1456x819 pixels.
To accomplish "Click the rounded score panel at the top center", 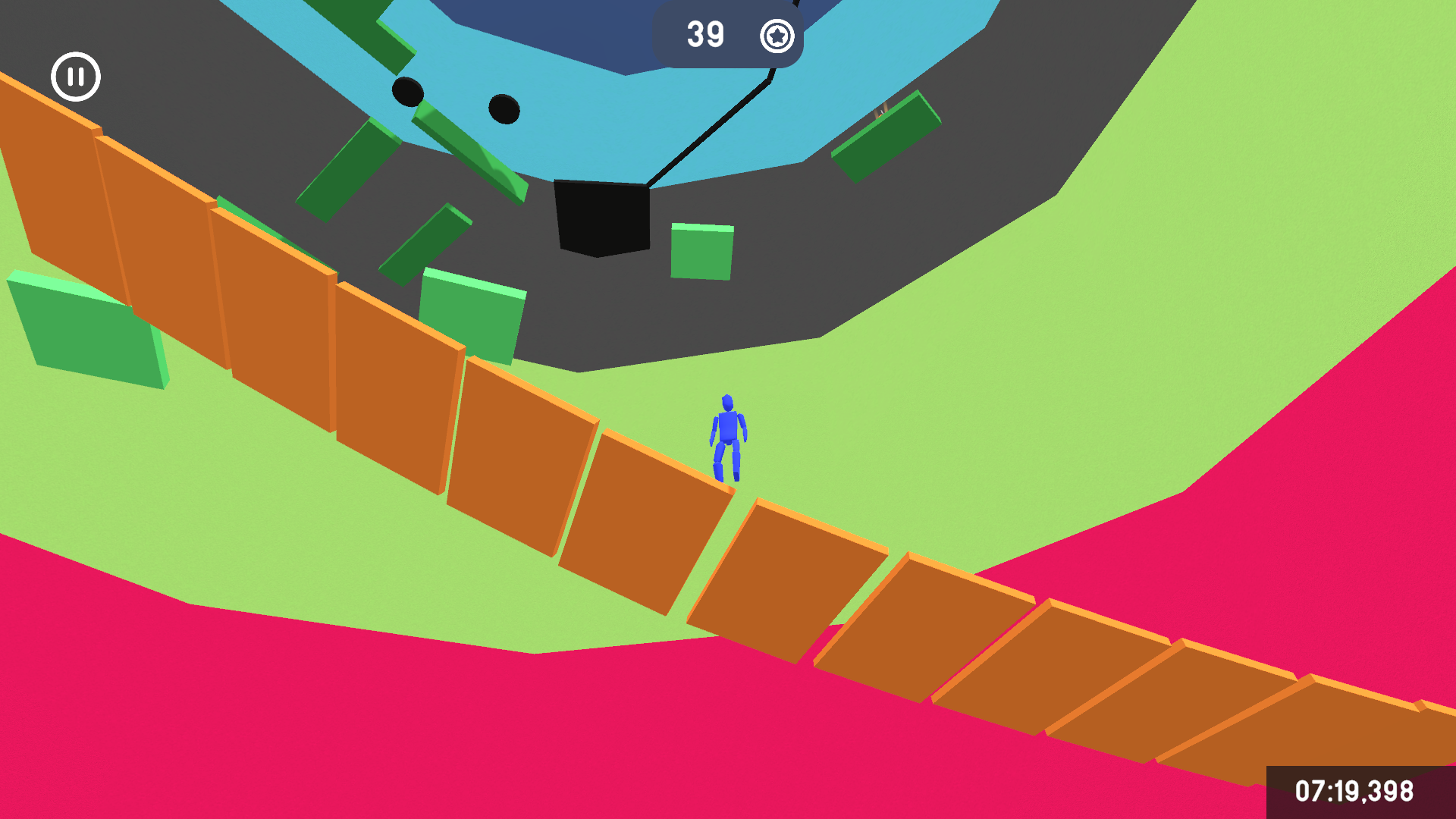I will tap(728, 34).
